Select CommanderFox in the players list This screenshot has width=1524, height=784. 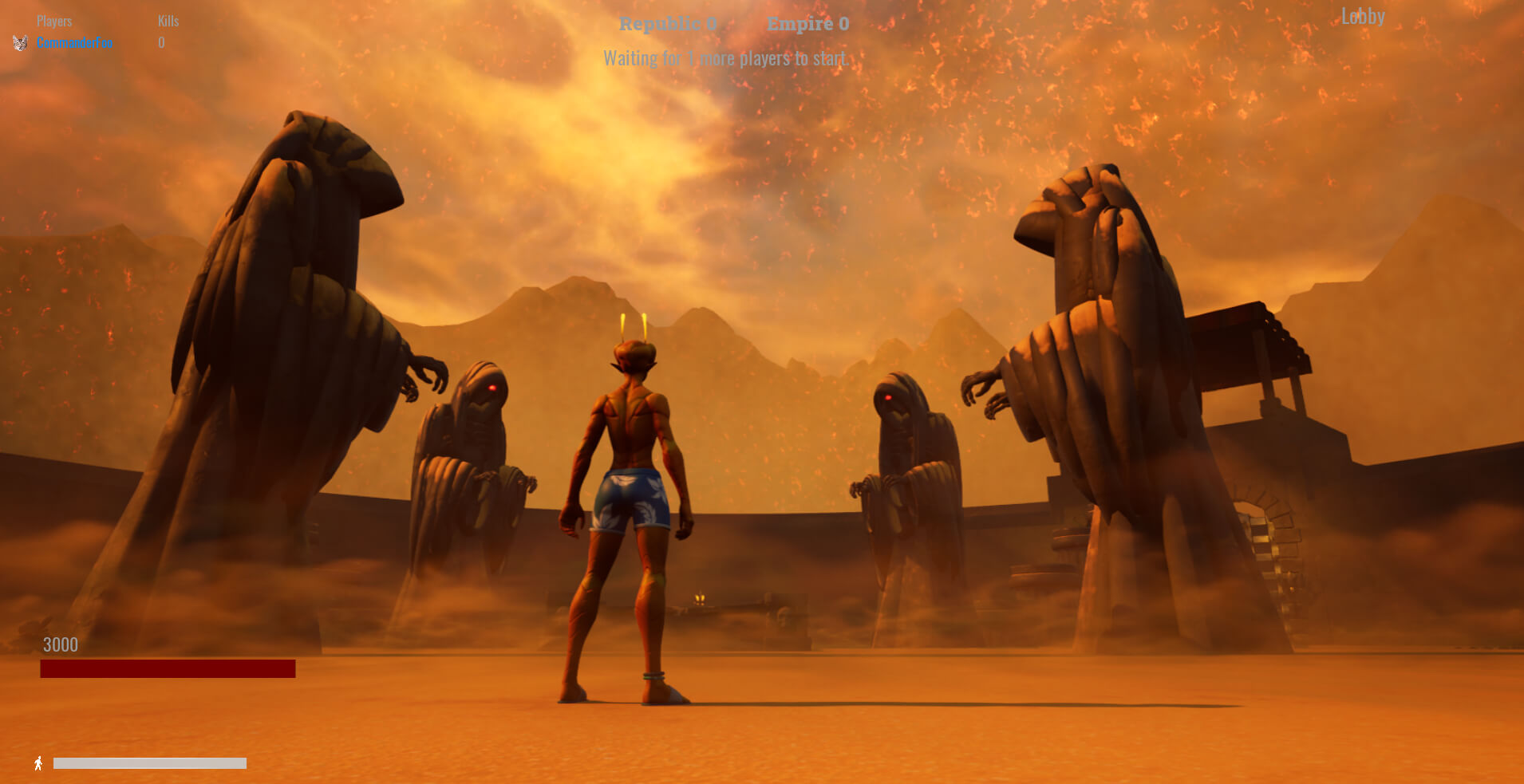point(74,43)
